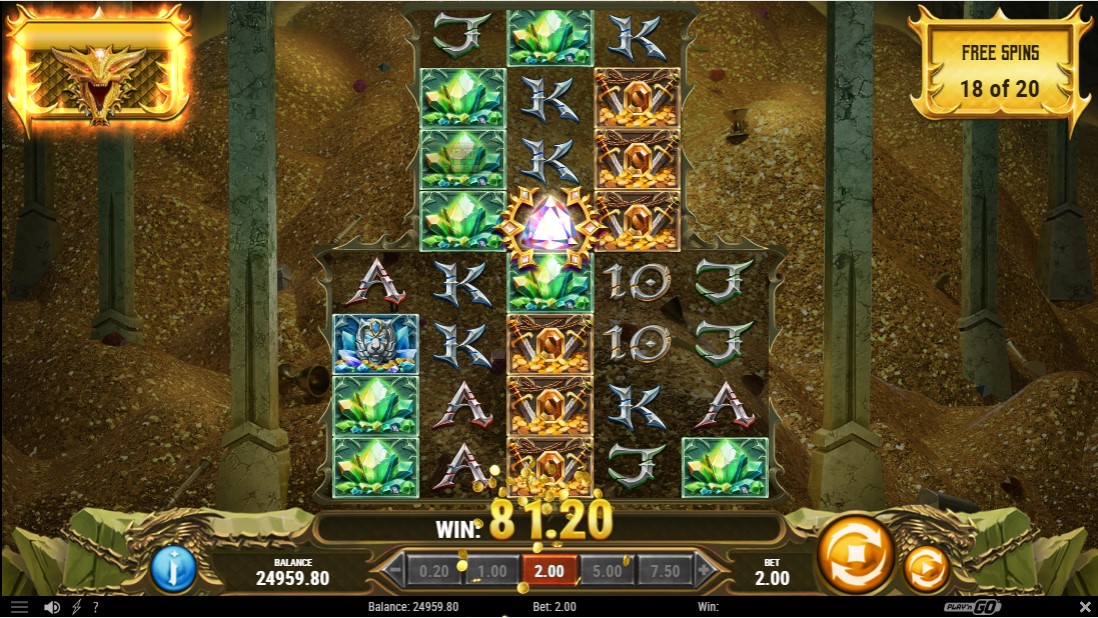Image resolution: width=1098 pixels, height=618 pixels.
Task: Toggle sound with the speaker icon
Action: coord(51,607)
